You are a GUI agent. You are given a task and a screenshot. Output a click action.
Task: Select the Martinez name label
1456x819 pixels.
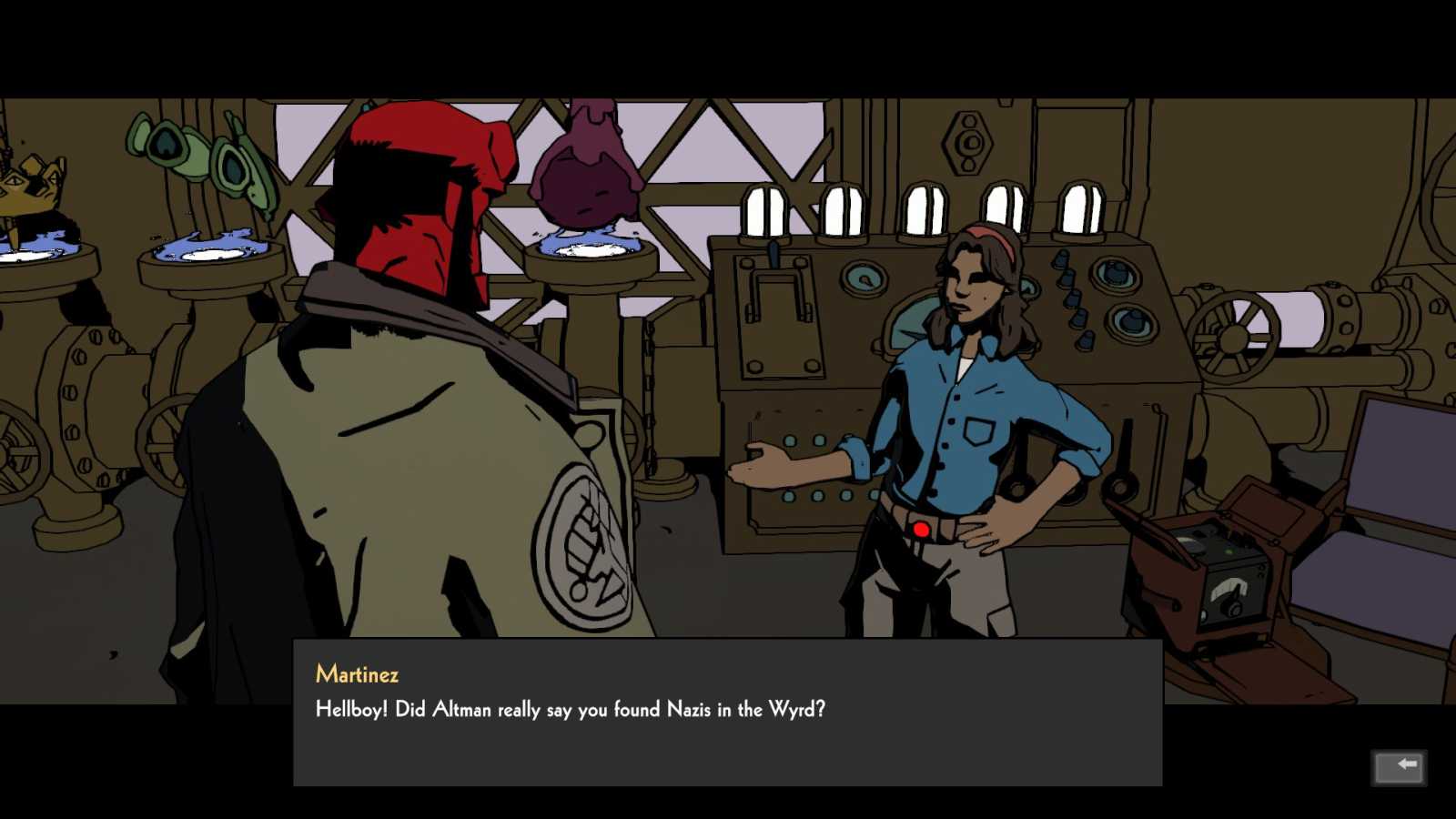click(357, 674)
